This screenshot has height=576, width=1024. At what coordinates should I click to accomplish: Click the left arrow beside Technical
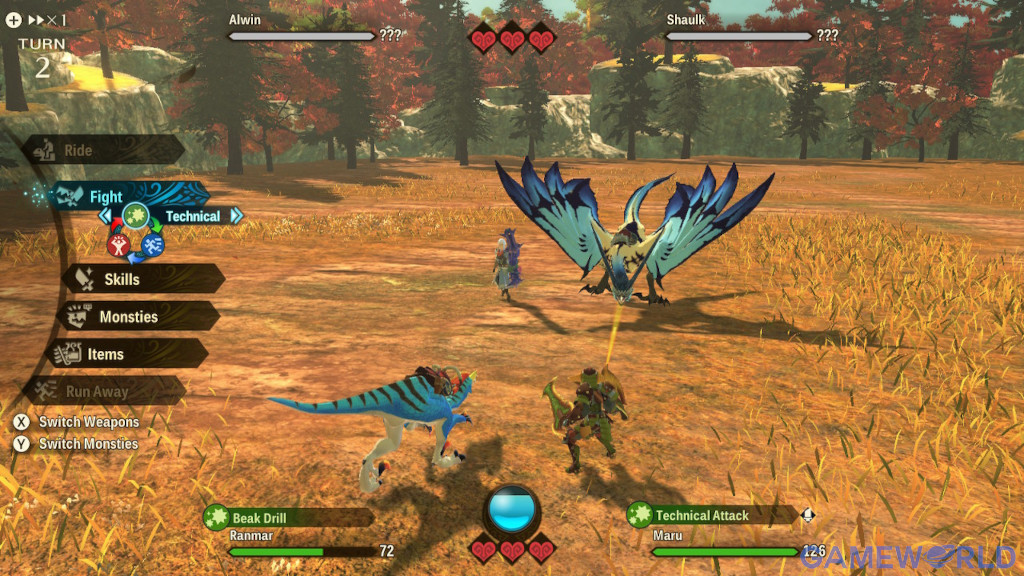pyautogui.click(x=104, y=215)
